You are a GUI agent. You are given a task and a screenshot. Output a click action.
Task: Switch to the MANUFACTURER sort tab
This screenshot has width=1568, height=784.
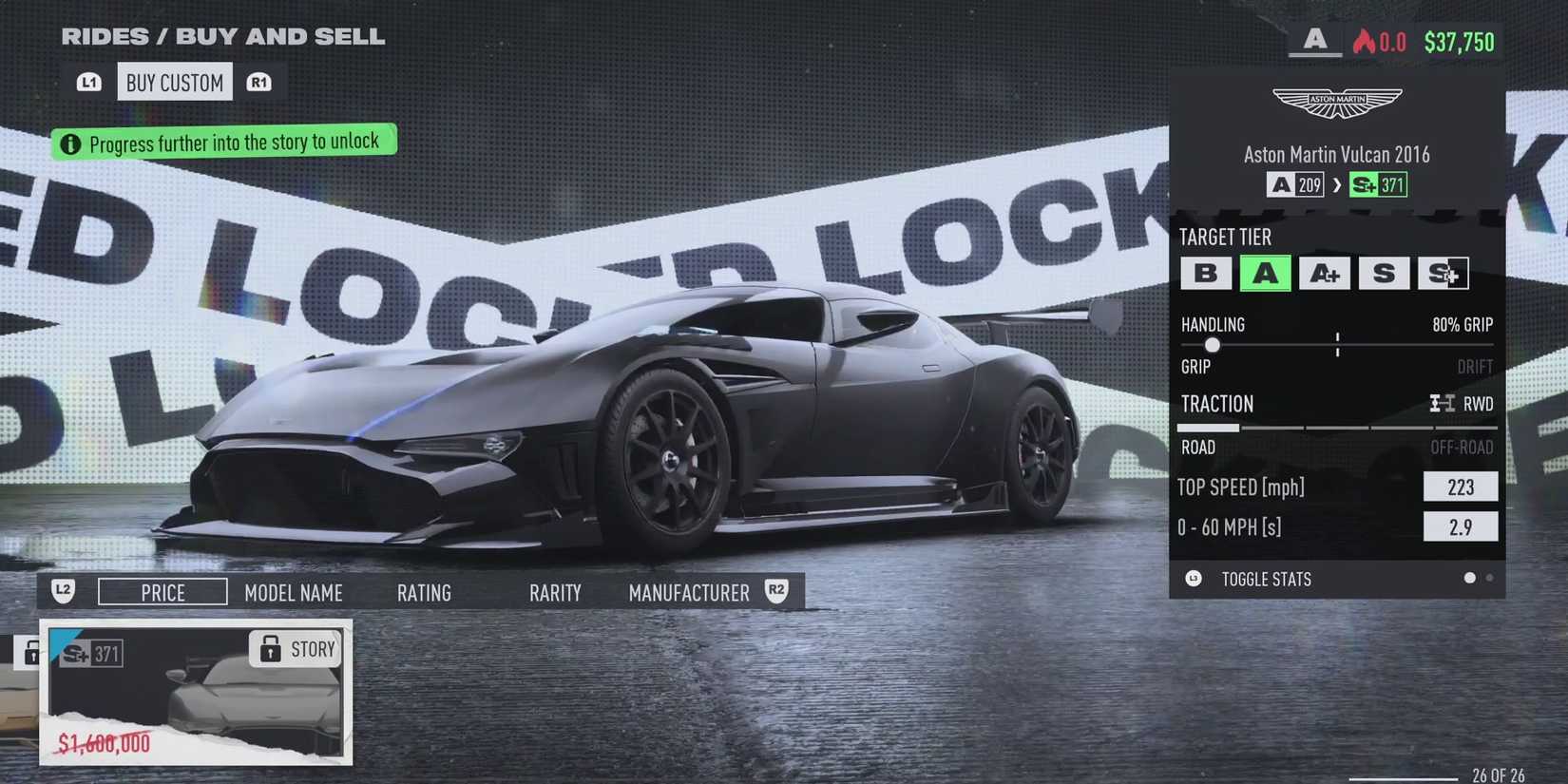[688, 592]
